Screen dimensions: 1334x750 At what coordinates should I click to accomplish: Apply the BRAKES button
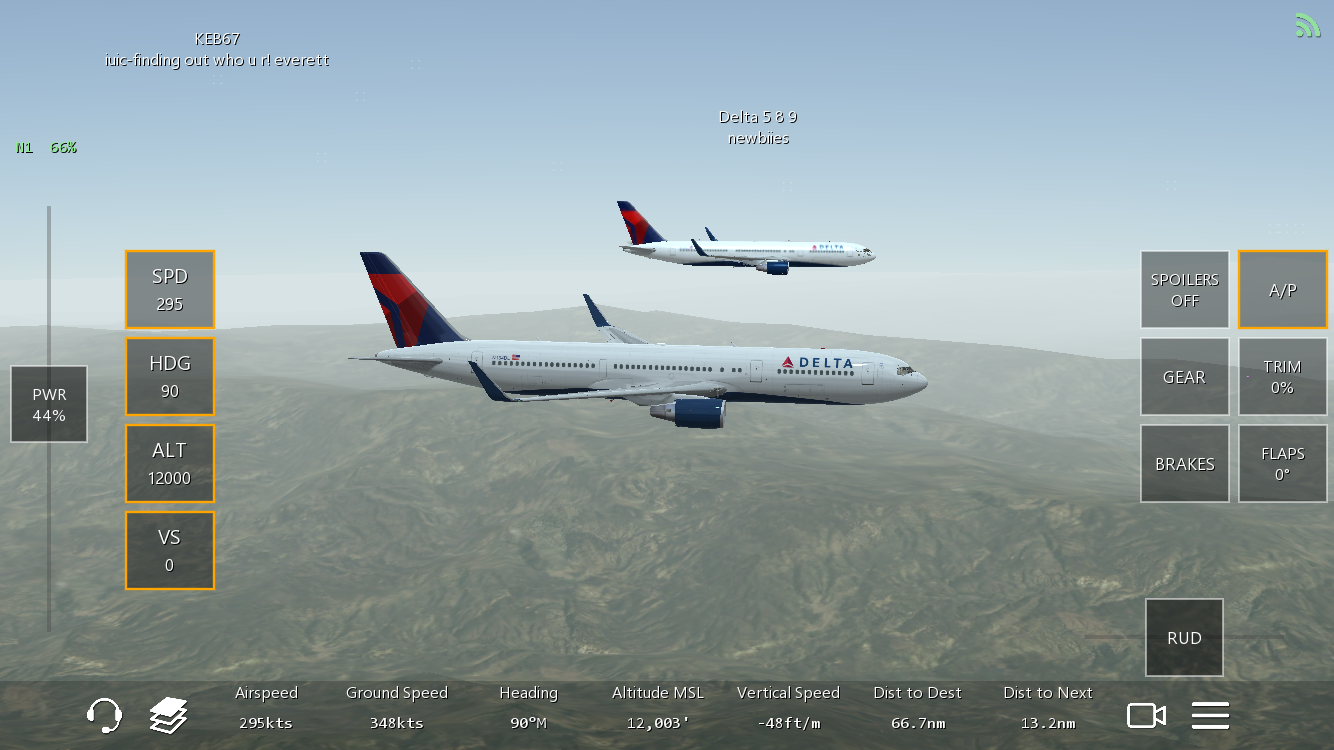(1185, 464)
